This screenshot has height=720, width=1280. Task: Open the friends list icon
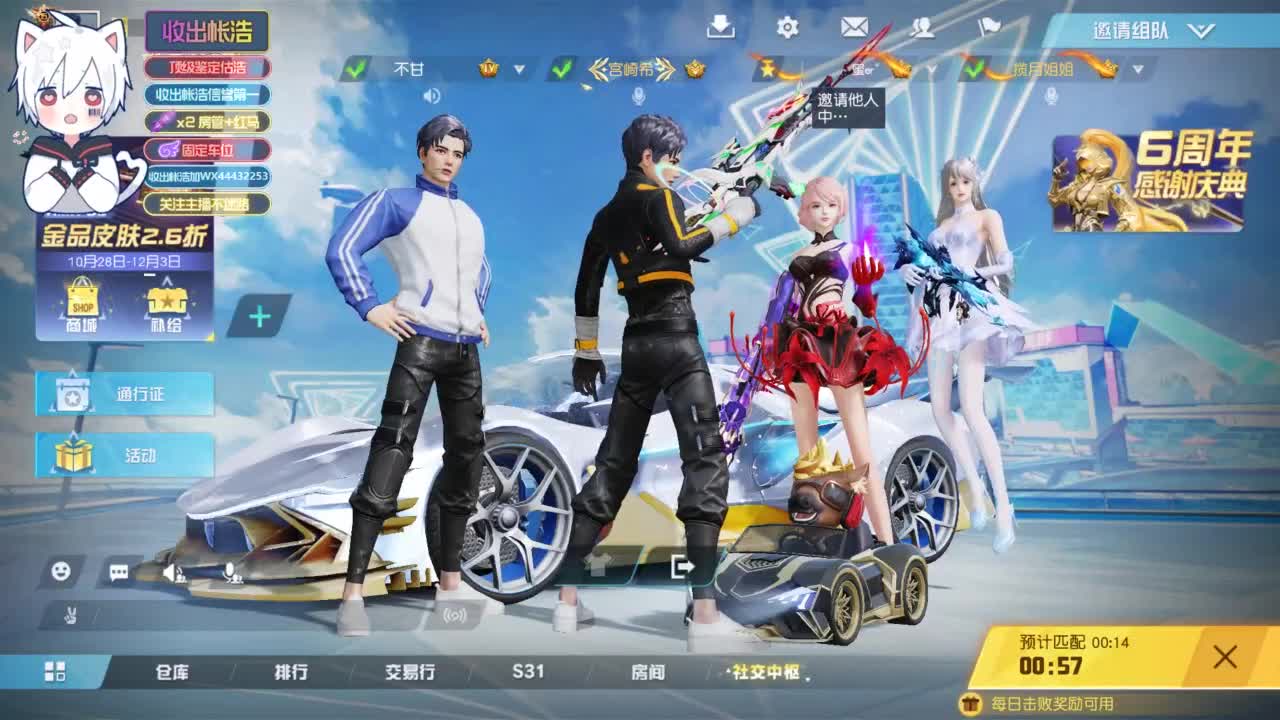click(x=922, y=29)
